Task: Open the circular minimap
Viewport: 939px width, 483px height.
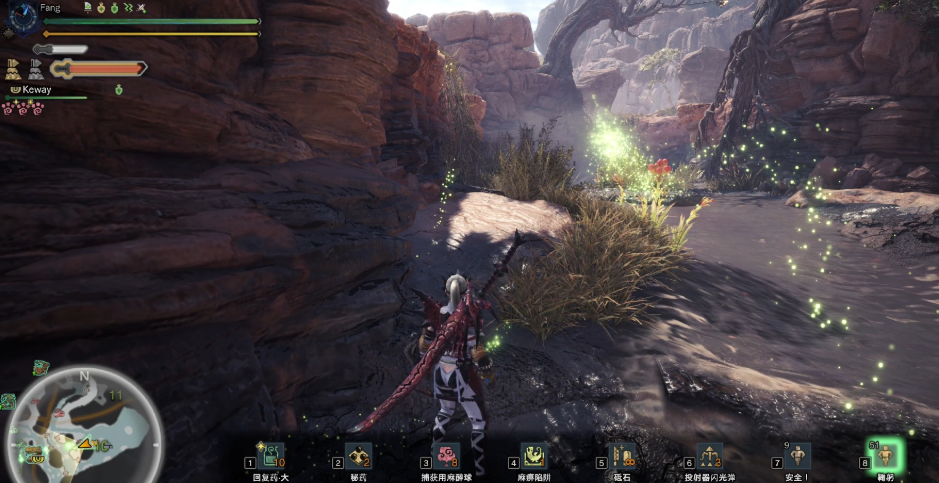Action: coord(84,423)
